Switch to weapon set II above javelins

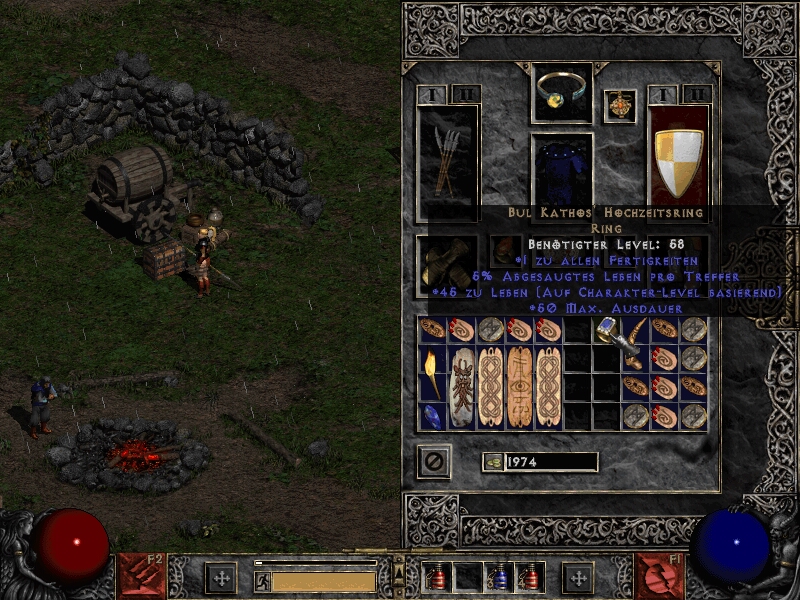pos(465,95)
